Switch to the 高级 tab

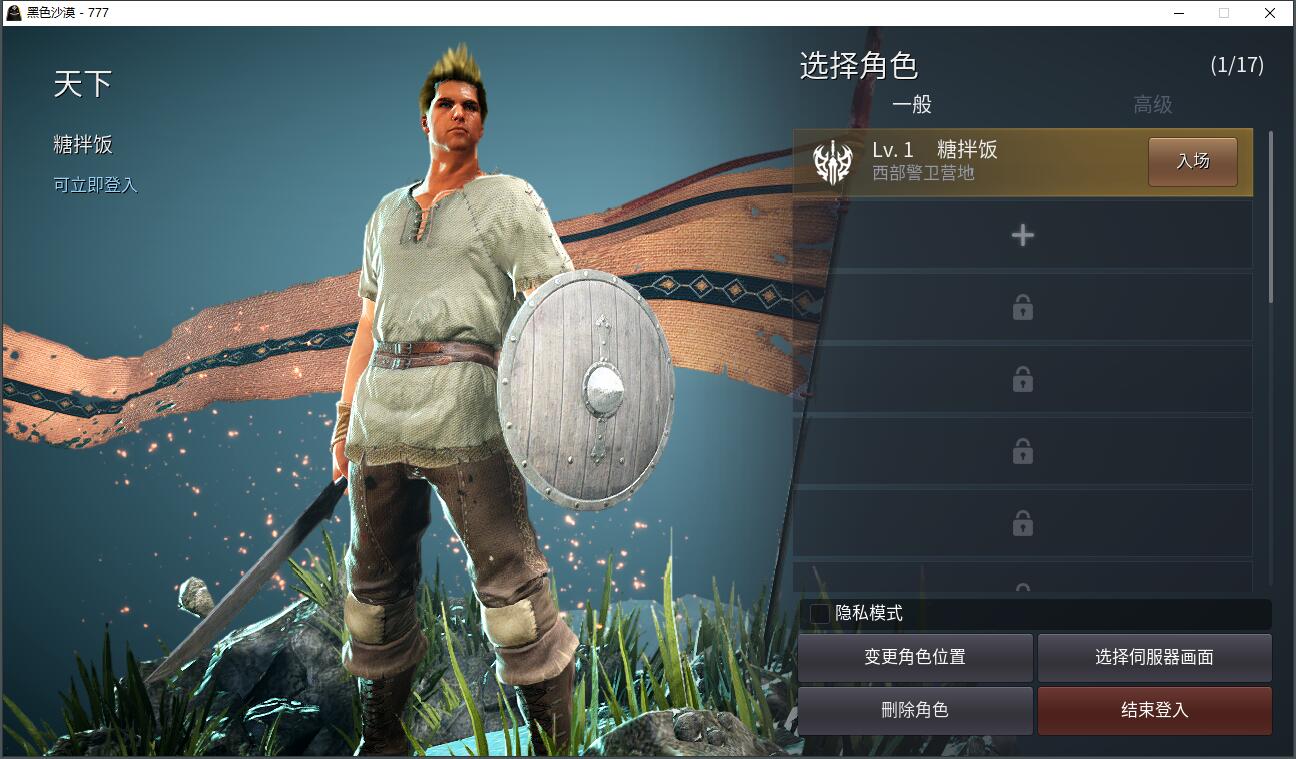1152,105
